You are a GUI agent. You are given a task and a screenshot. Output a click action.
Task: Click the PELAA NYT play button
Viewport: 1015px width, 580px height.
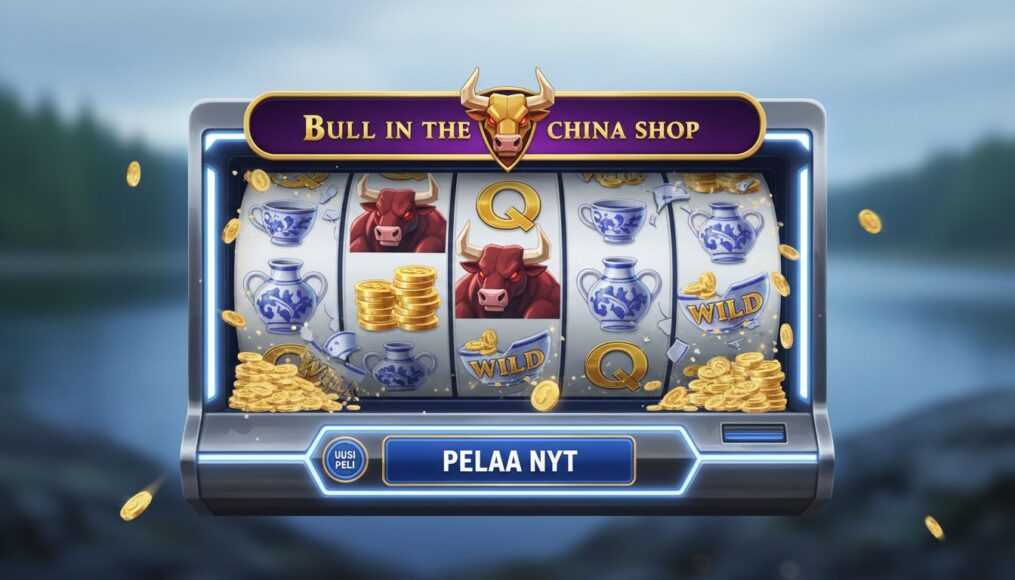(x=509, y=461)
